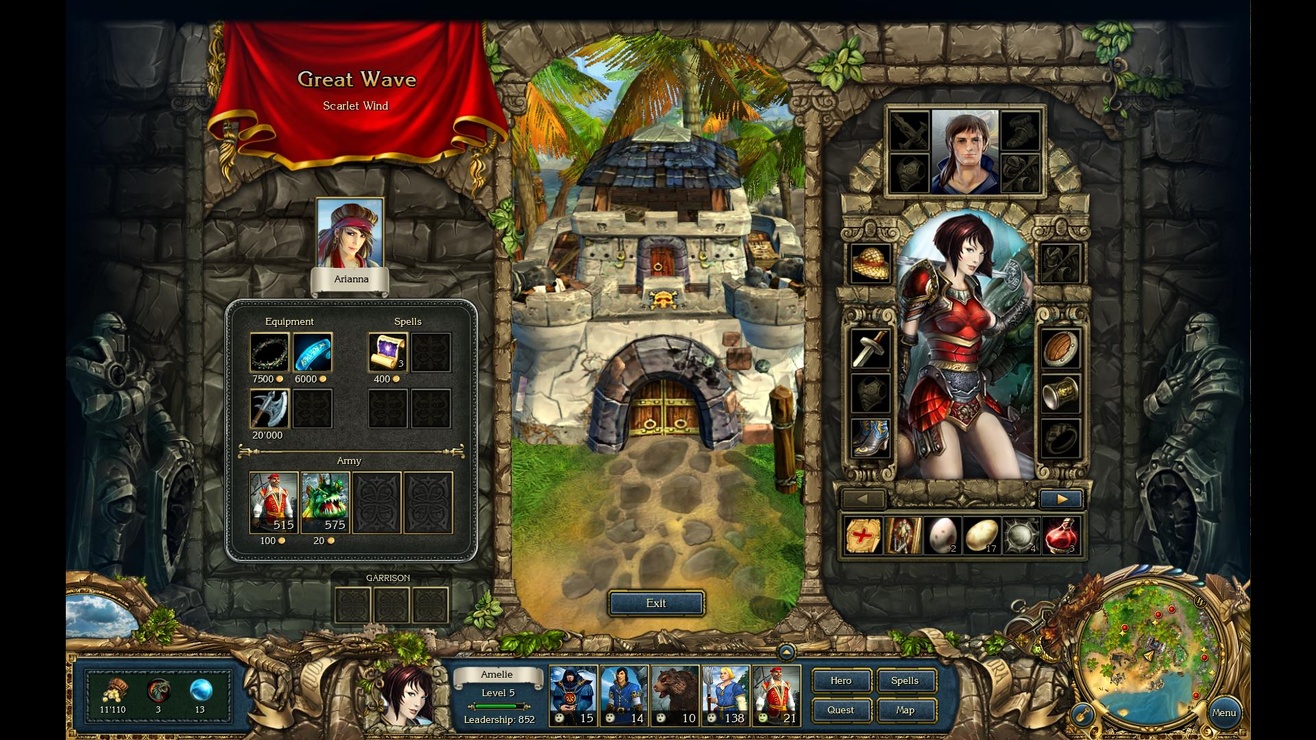Go to the next inventory page arrow
Screen dimensions: 1316x740
tap(1061, 499)
